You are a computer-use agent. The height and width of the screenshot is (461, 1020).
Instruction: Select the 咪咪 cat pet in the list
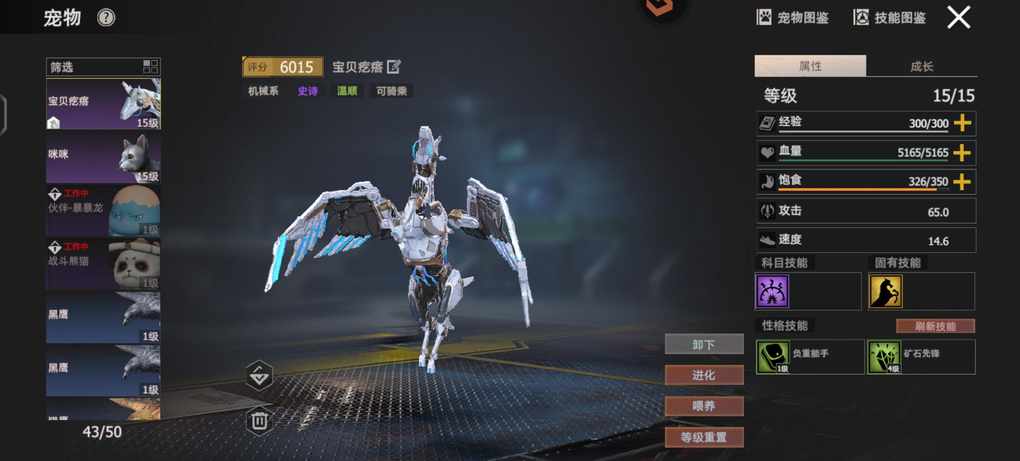pos(103,158)
